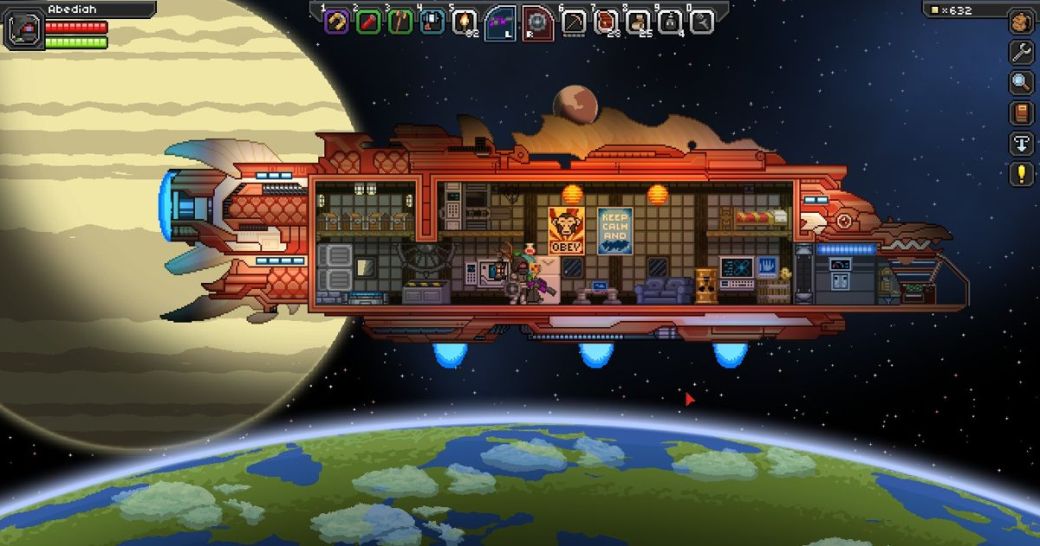Open the backpack inventory
The height and width of the screenshot is (546, 1040).
tap(1021, 21)
